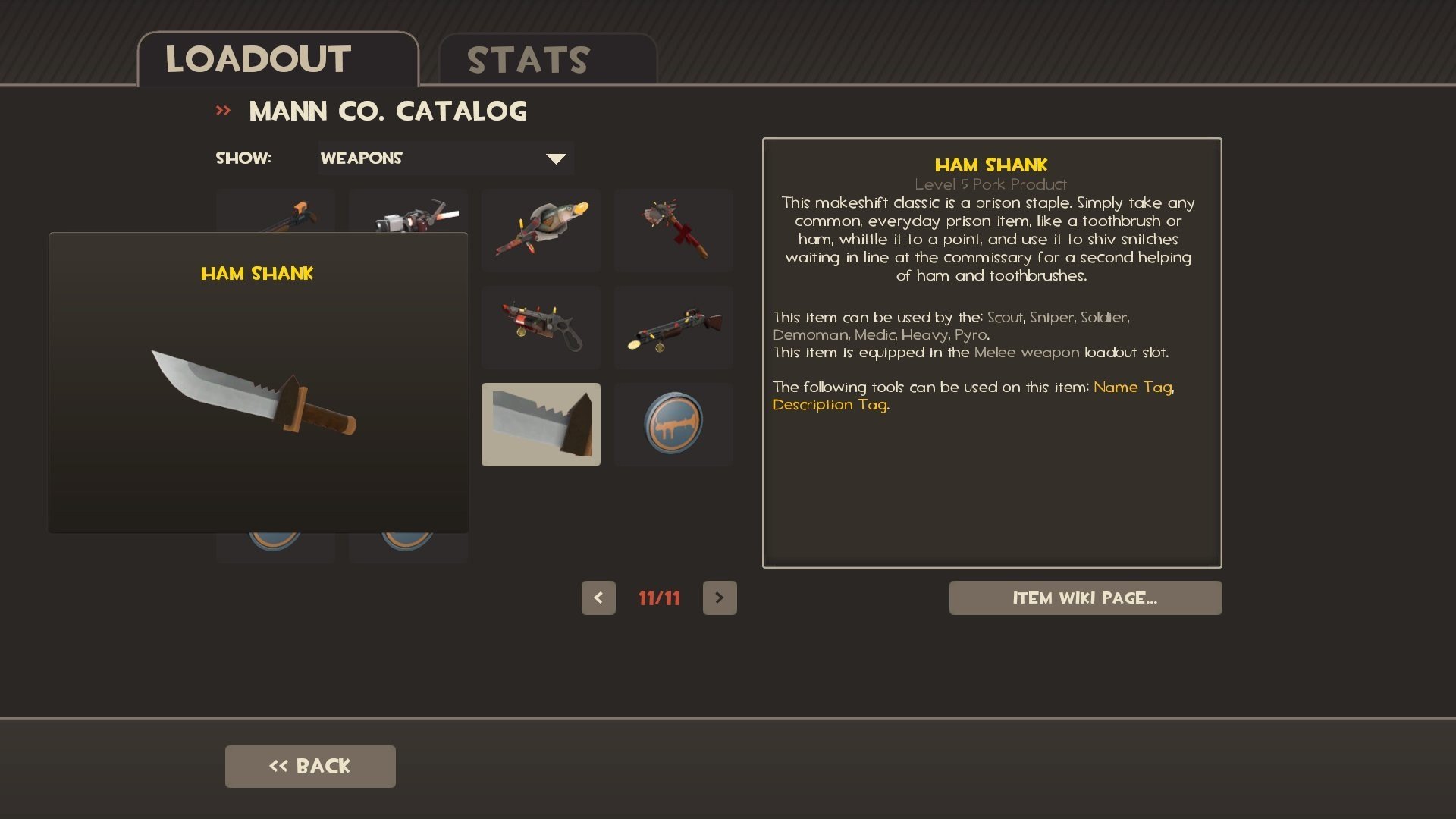The width and height of the screenshot is (1456, 819).
Task: Choose the ribbon-wrapped festive axe item
Action: pyautogui.click(x=673, y=230)
